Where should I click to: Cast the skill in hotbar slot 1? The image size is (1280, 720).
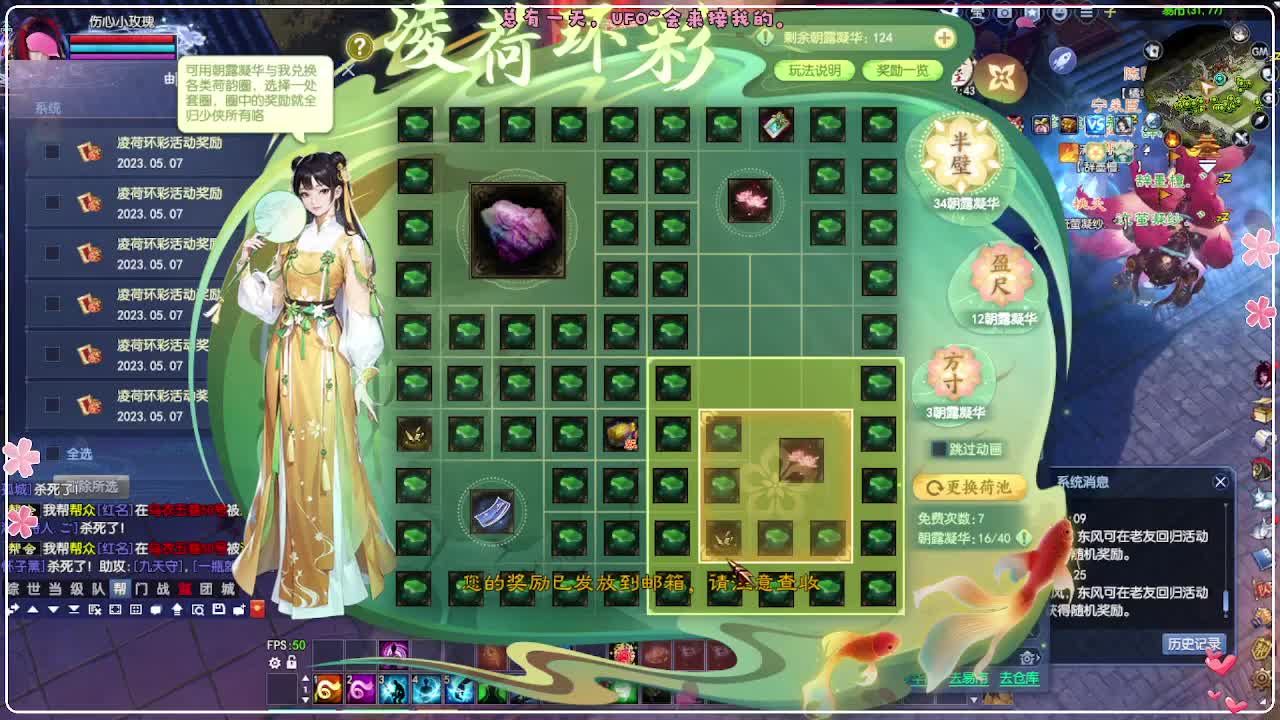click(328, 688)
